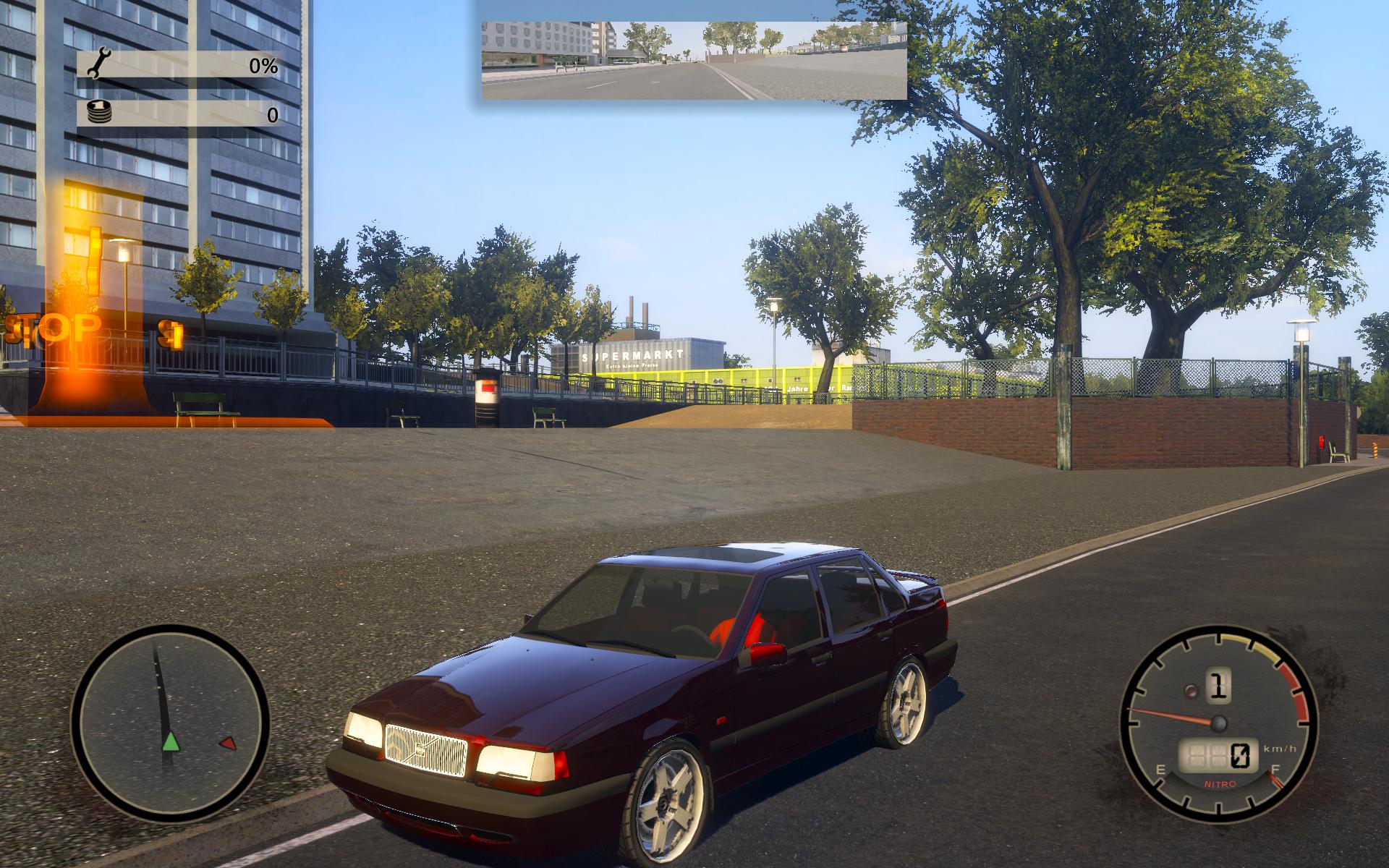Select the red arrow marker on the minimap
The image size is (1389, 868).
pyautogui.click(x=227, y=743)
